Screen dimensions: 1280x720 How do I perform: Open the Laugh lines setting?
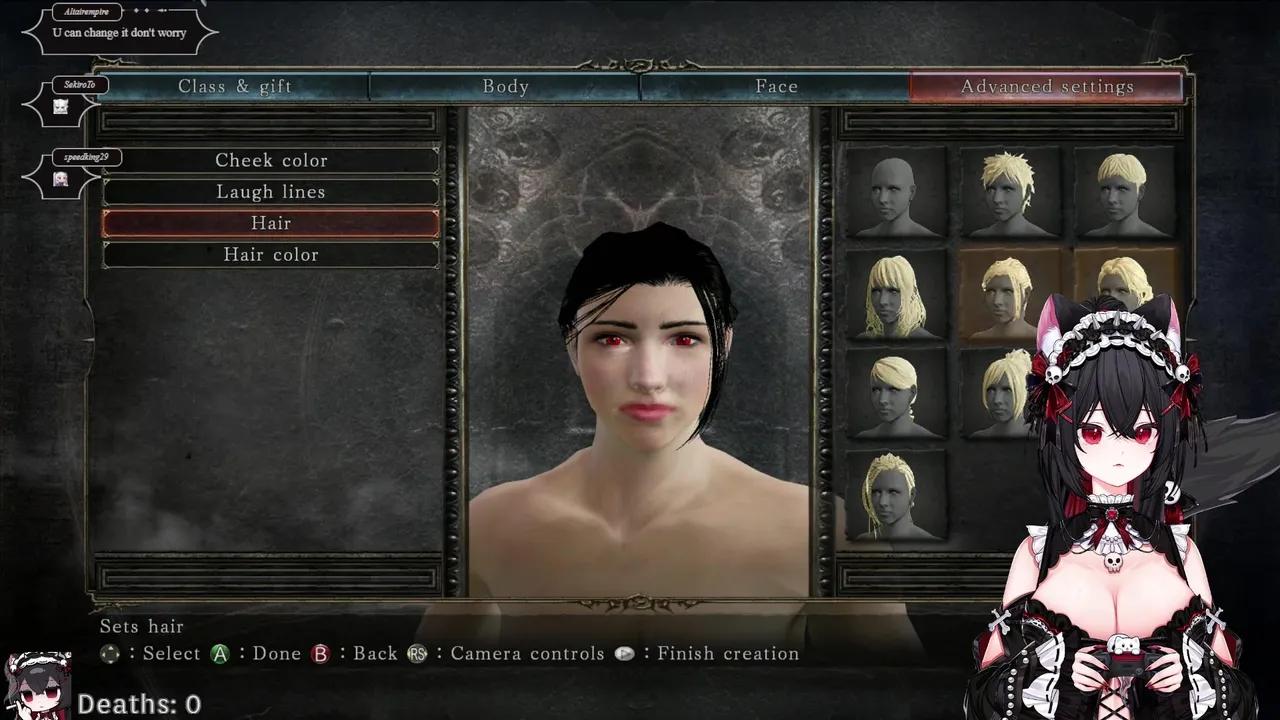(271, 192)
